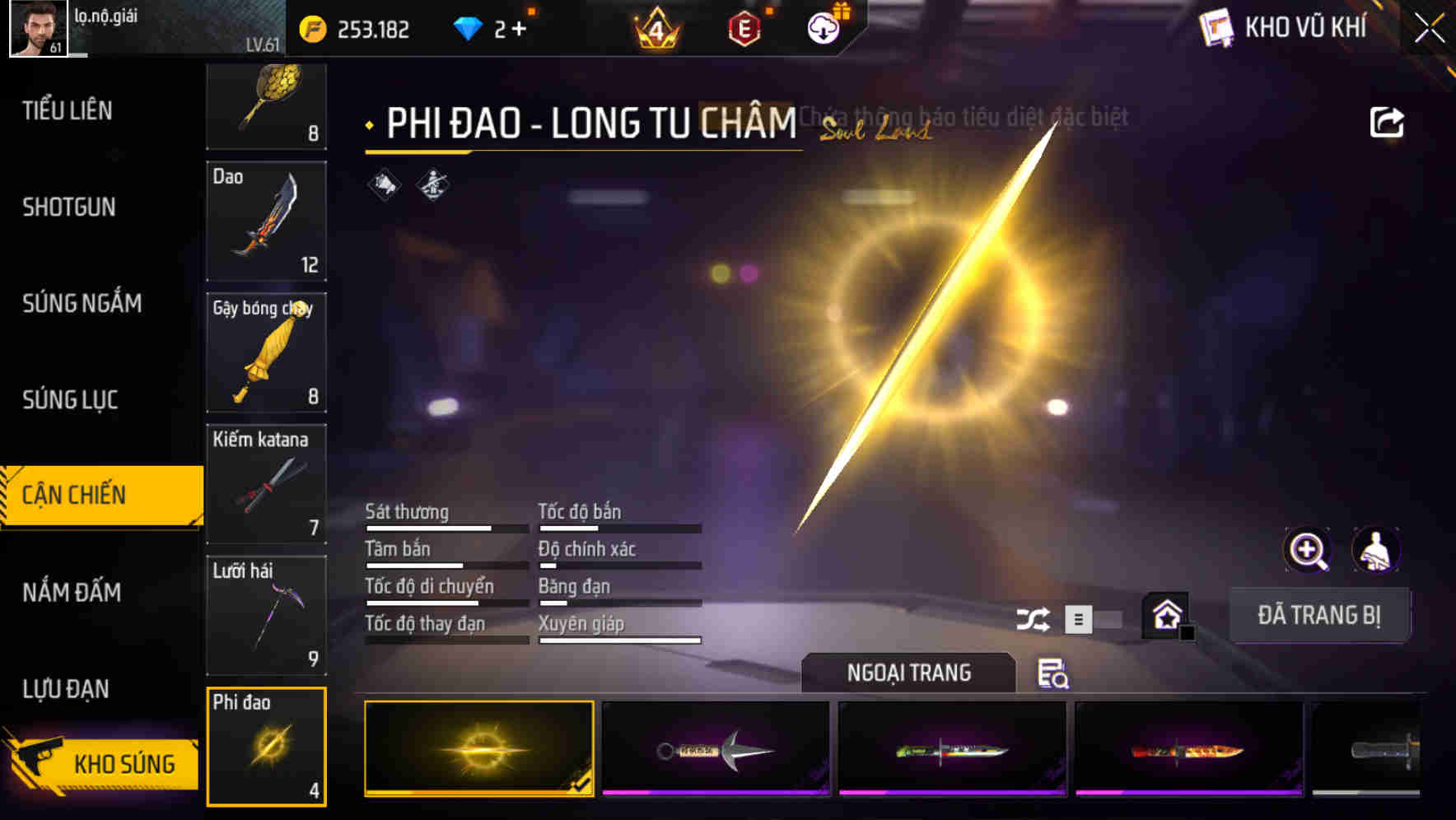Open the Lưỡi hái scythe category entry
Image resolution: width=1456 pixels, height=820 pixels.
pyautogui.click(x=267, y=616)
